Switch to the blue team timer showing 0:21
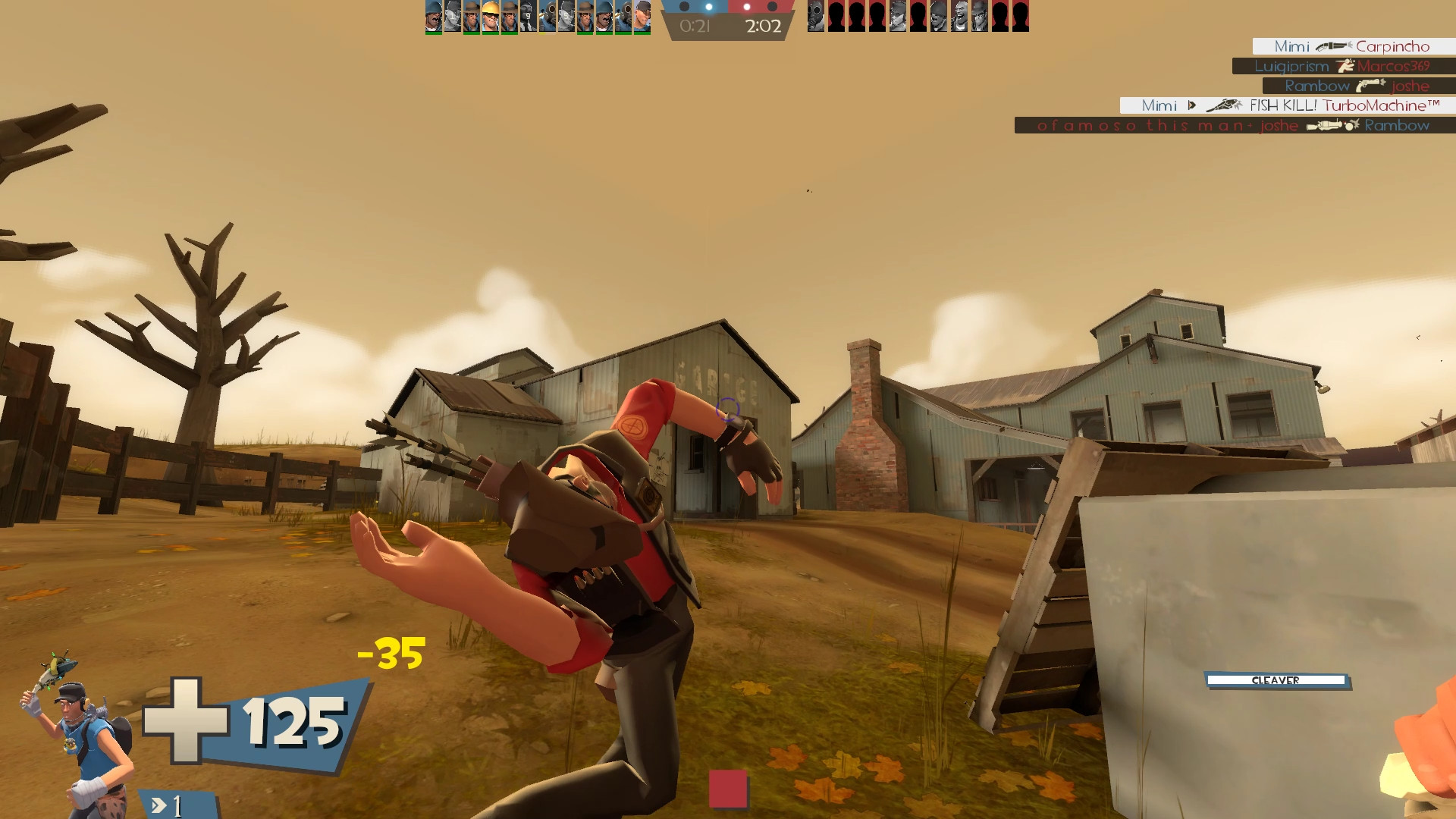Viewport: 1456px width, 819px height. click(x=695, y=25)
